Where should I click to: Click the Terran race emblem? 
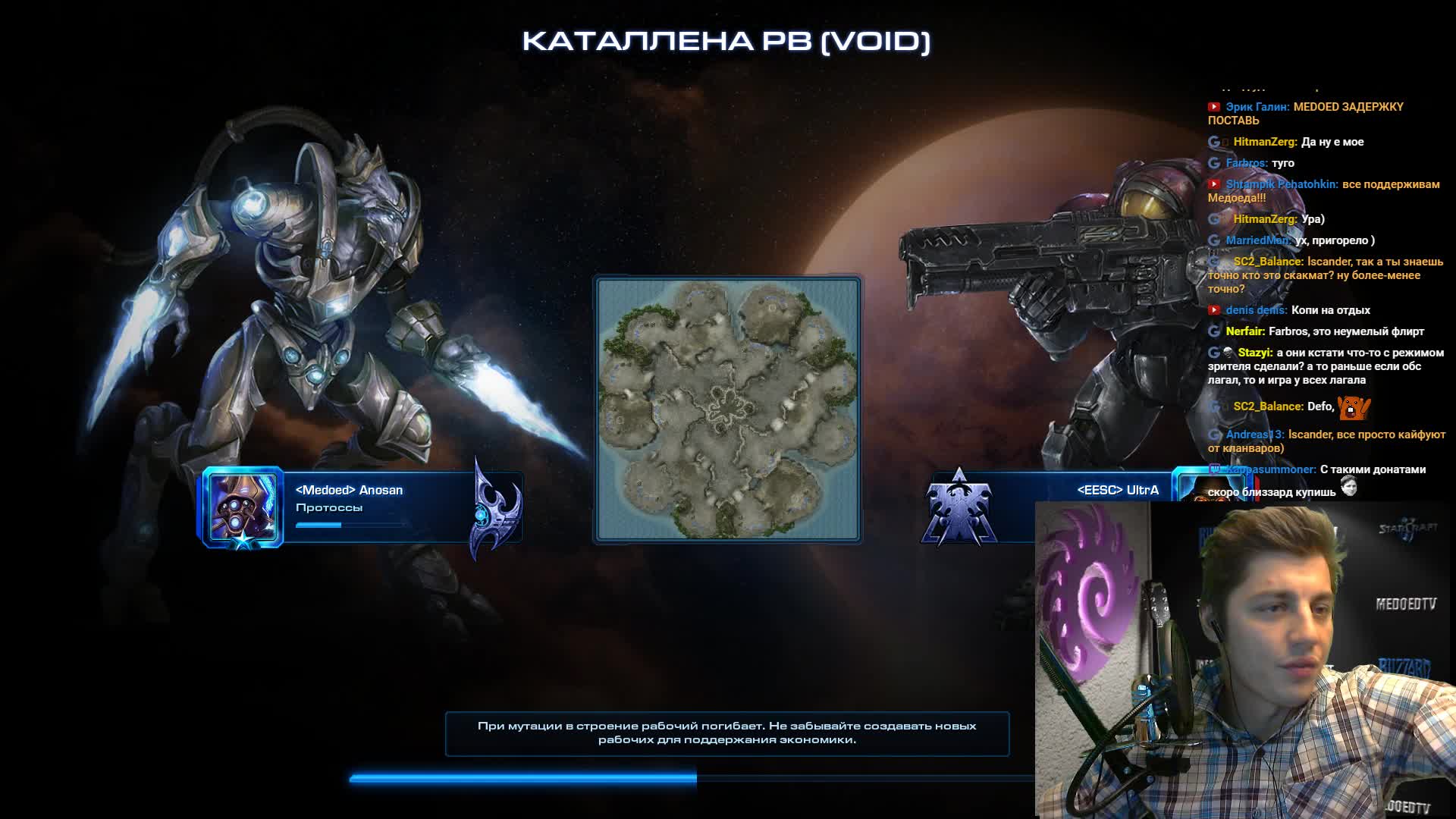pos(959,508)
